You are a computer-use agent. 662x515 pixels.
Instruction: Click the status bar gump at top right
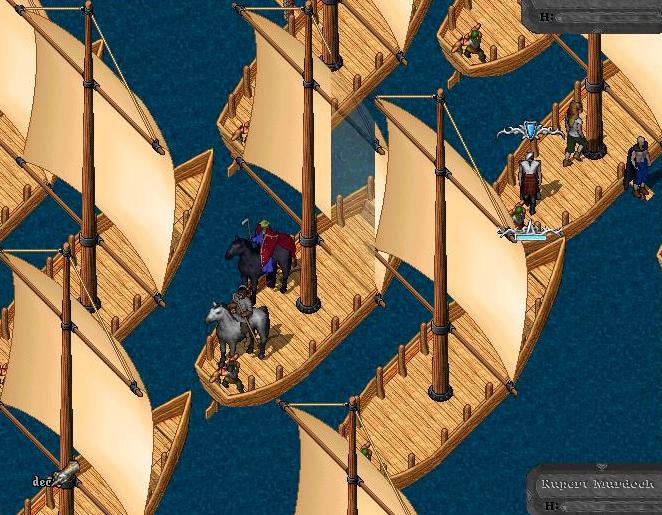pos(596,16)
